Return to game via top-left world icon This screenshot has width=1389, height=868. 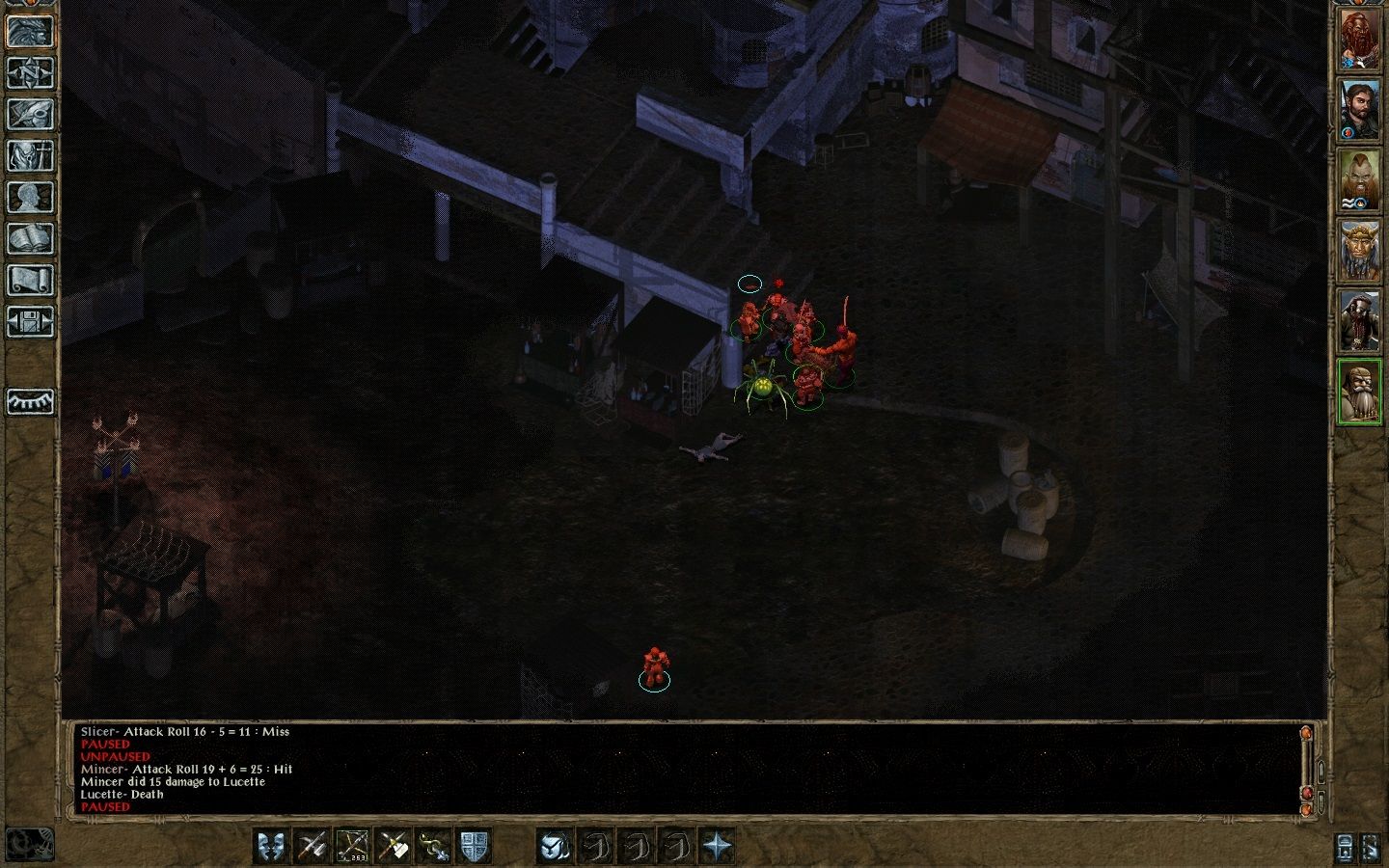(30, 31)
